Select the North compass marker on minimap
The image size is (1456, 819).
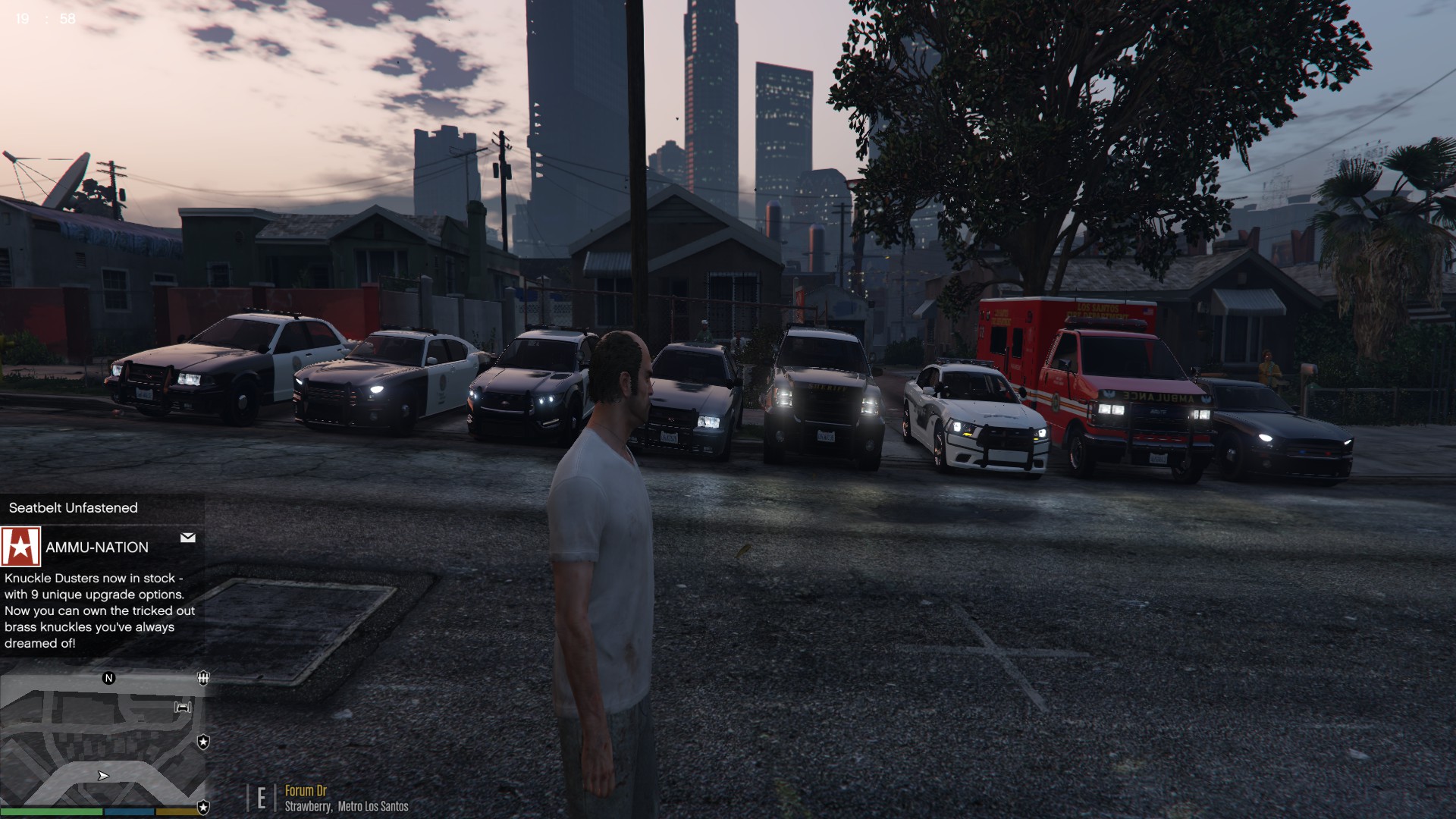point(108,678)
